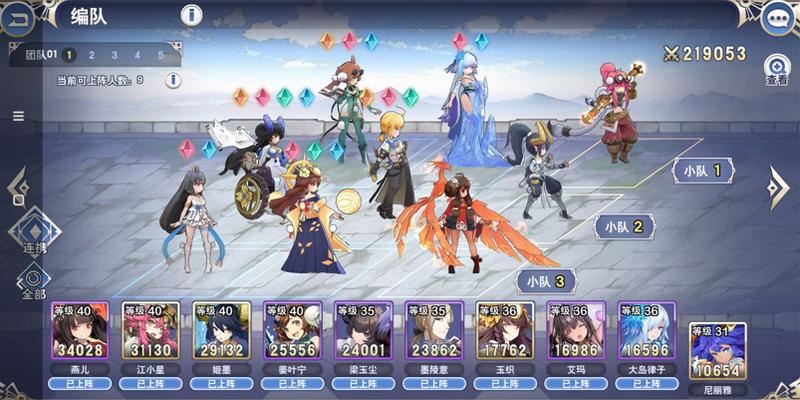
Task: Switch to team tab 5
Action: pyautogui.click(x=160, y=55)
